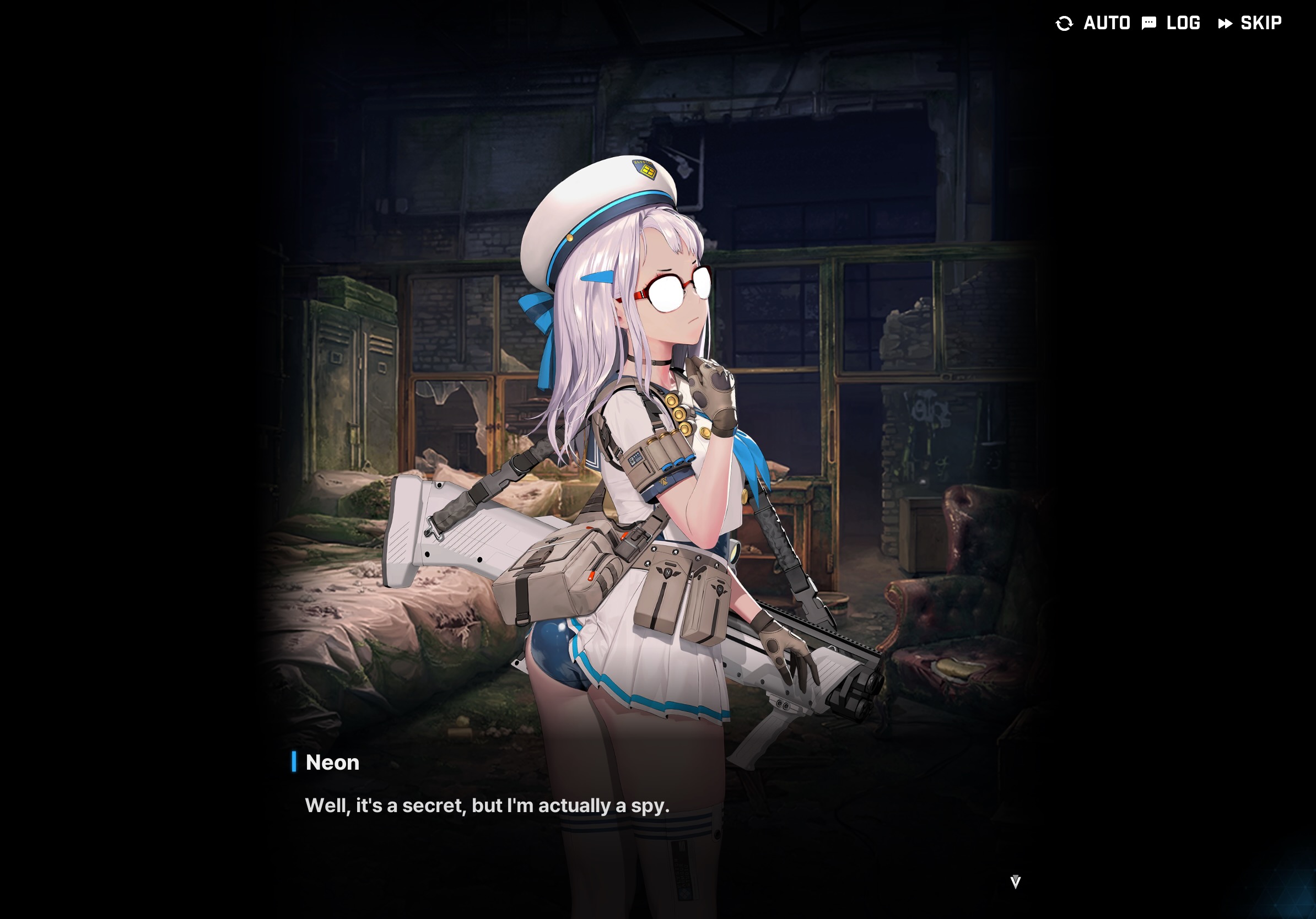Toggle AUTO dialogue playback

[x=1093, y=23]
